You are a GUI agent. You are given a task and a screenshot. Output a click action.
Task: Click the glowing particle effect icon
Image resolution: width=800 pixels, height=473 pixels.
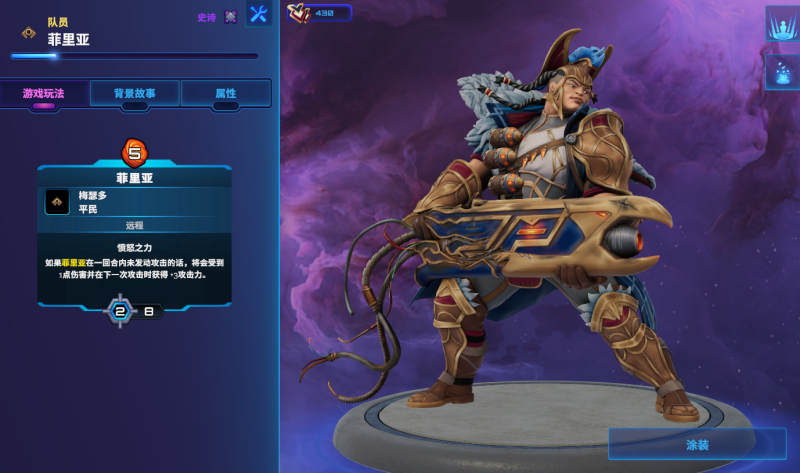[x=781, y=72]
